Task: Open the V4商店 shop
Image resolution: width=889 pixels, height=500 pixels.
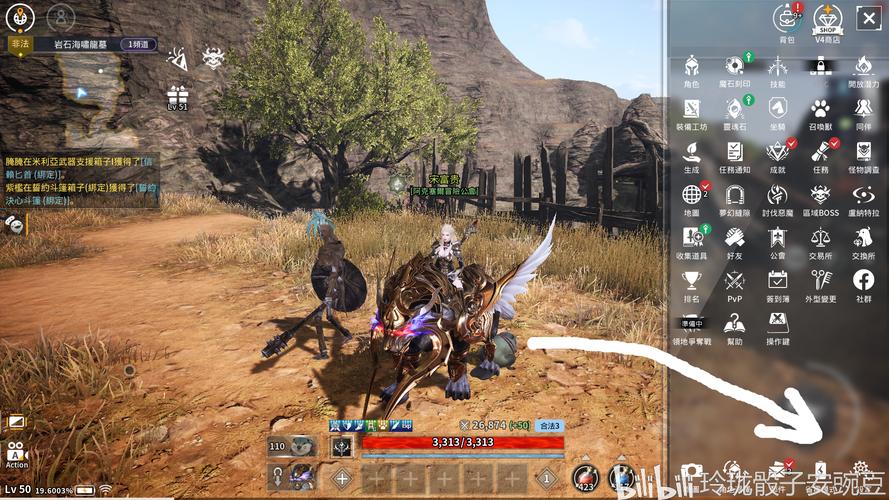Action: click(x=827, y=18)
